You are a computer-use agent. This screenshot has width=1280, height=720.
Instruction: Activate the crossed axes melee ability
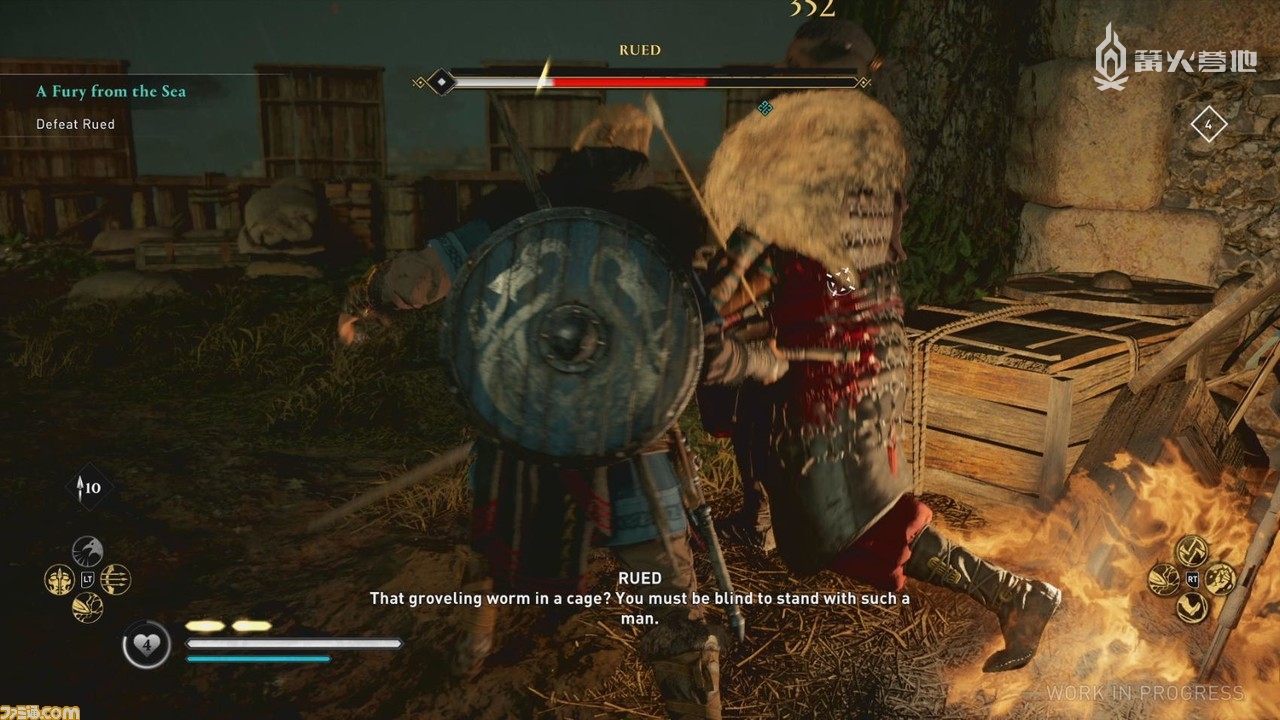click(x=1191, y=550)
